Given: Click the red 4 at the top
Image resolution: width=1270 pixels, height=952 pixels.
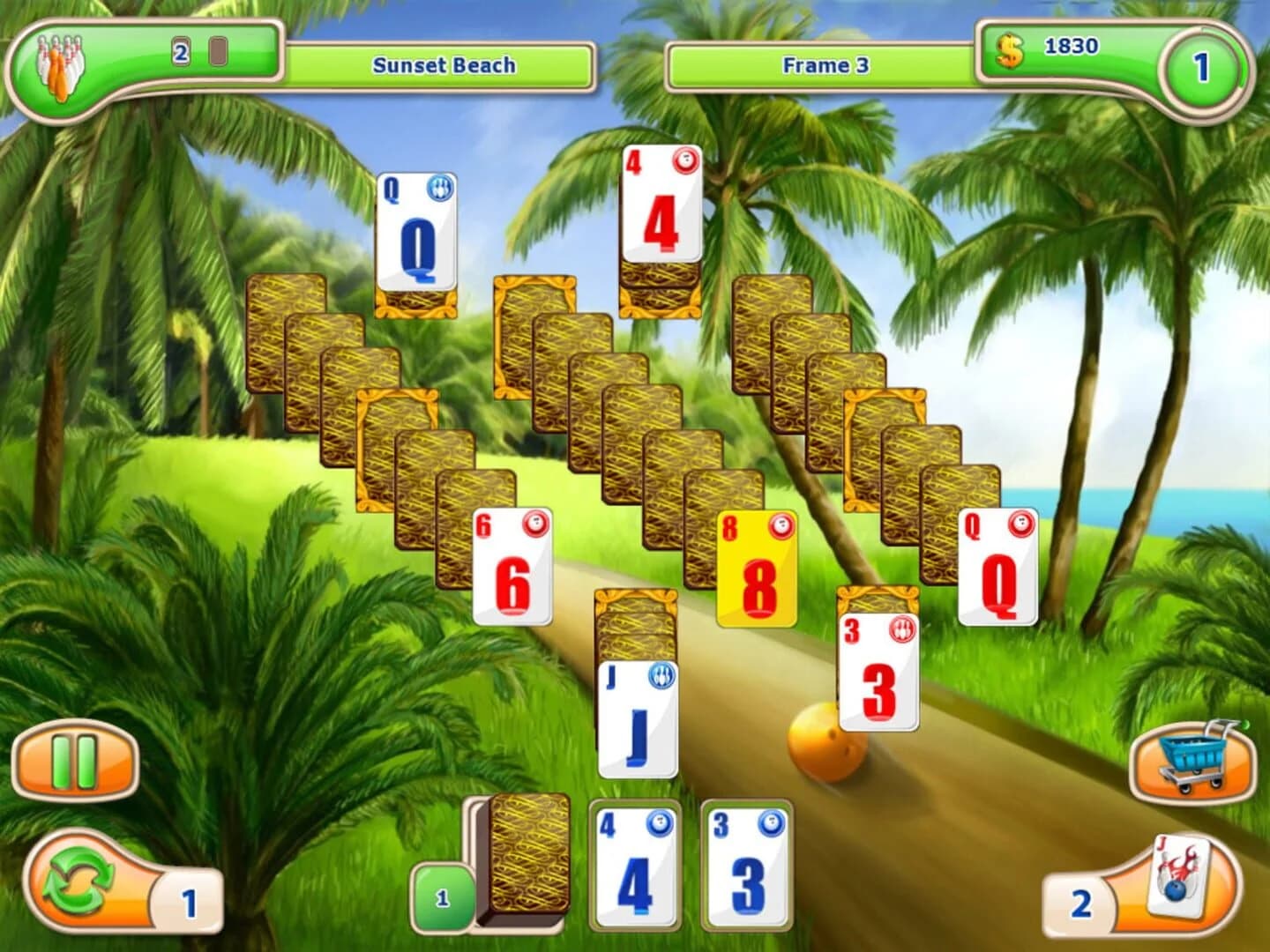Looking at the screenshot, I should pos(659,212).
